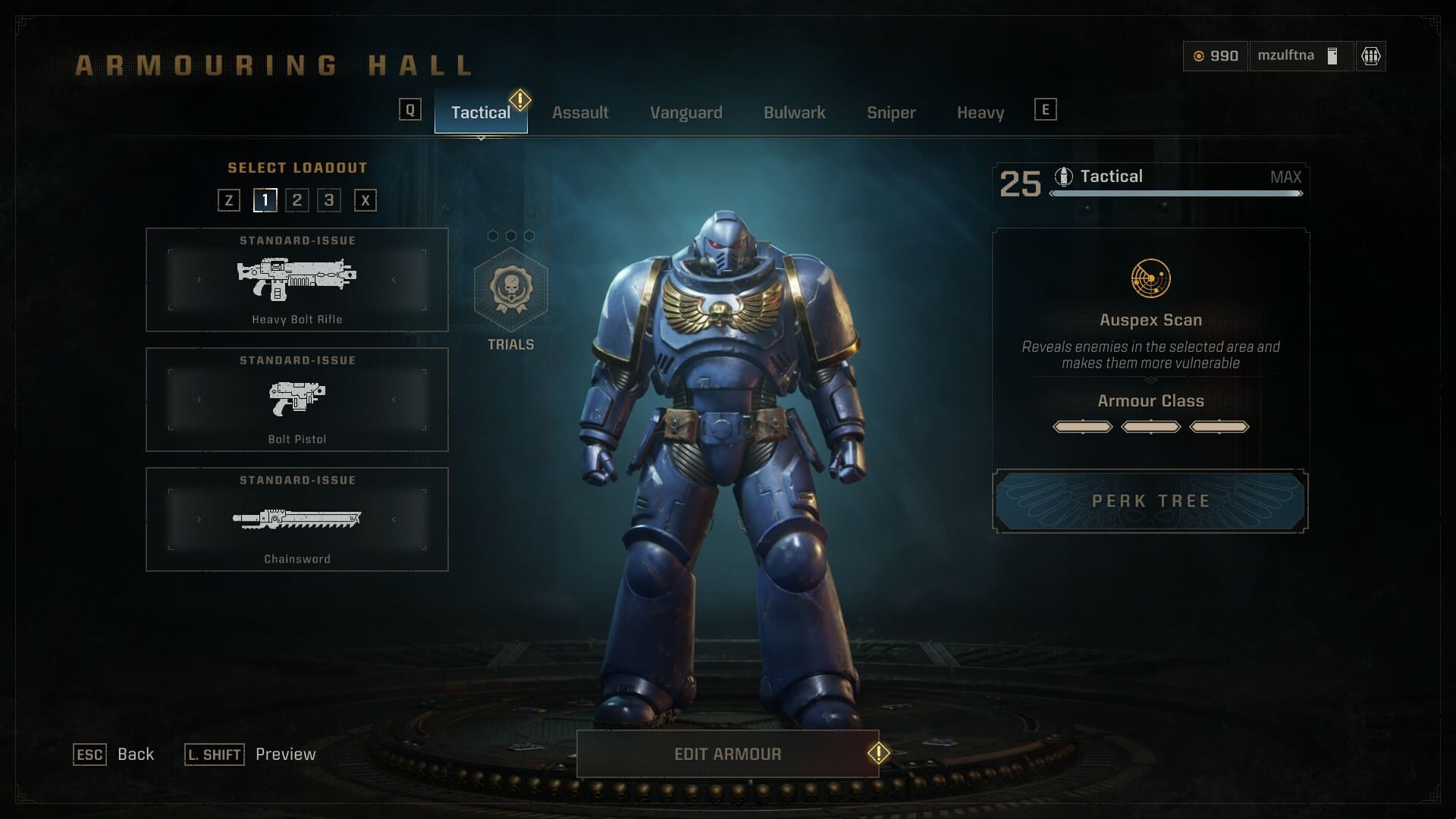Screen dimensions: 1456x819
Task: Open the ammo cache icon top right
Action: coord(1370,55)
